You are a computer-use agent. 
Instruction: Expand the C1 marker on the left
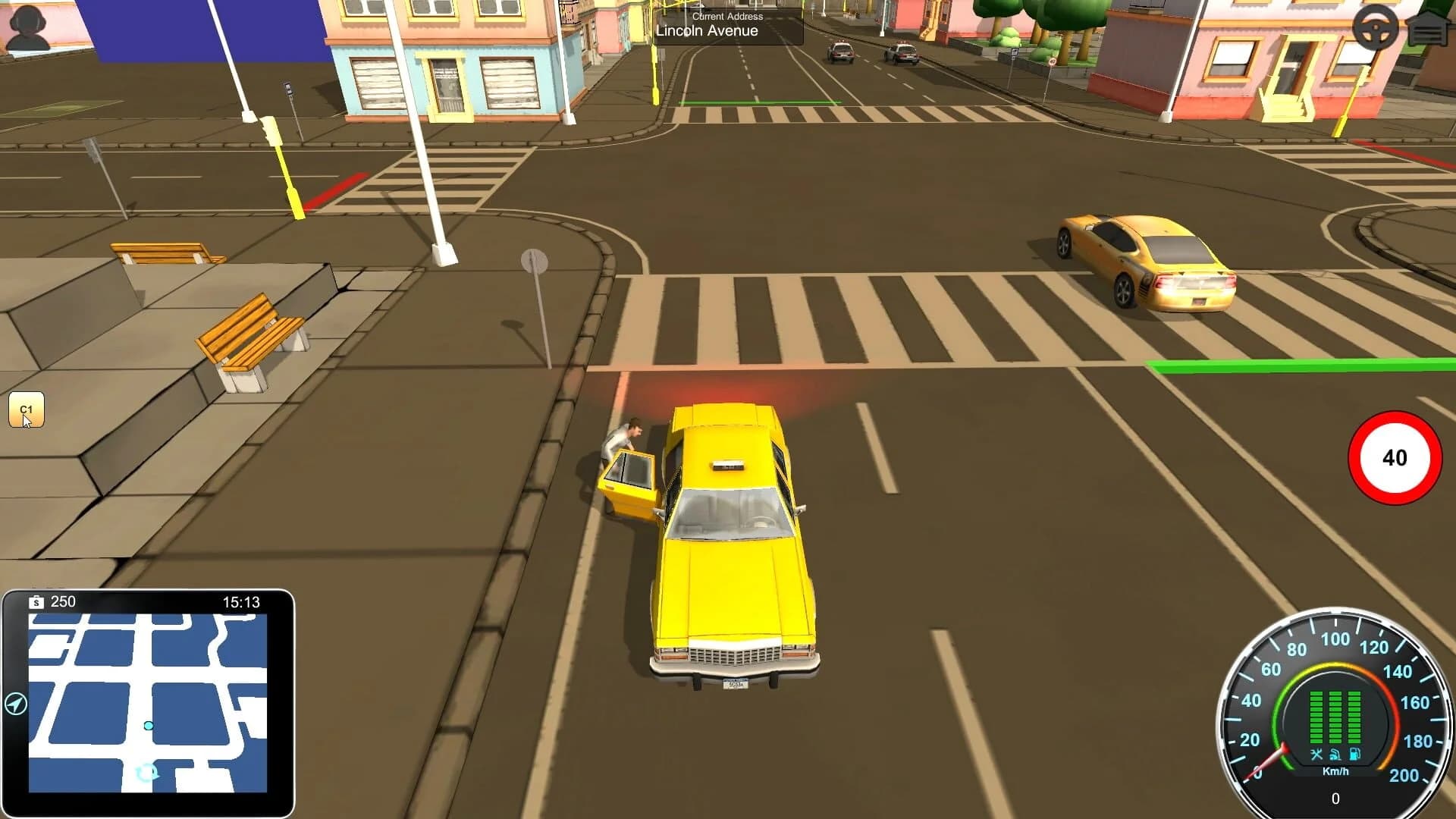[27, 409]
